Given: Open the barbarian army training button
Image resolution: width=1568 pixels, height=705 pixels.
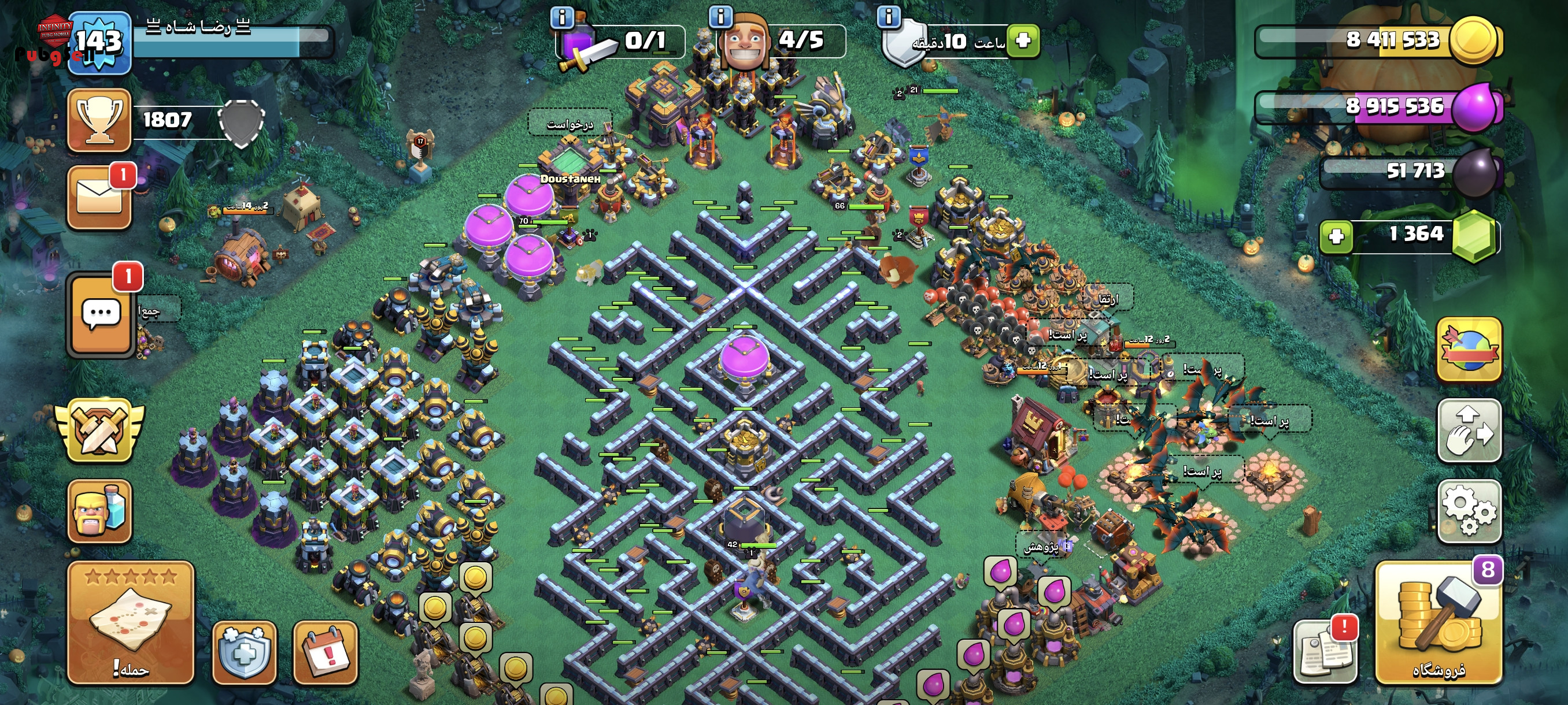Looking at the screenshot, I should click(x=99, y=511).
